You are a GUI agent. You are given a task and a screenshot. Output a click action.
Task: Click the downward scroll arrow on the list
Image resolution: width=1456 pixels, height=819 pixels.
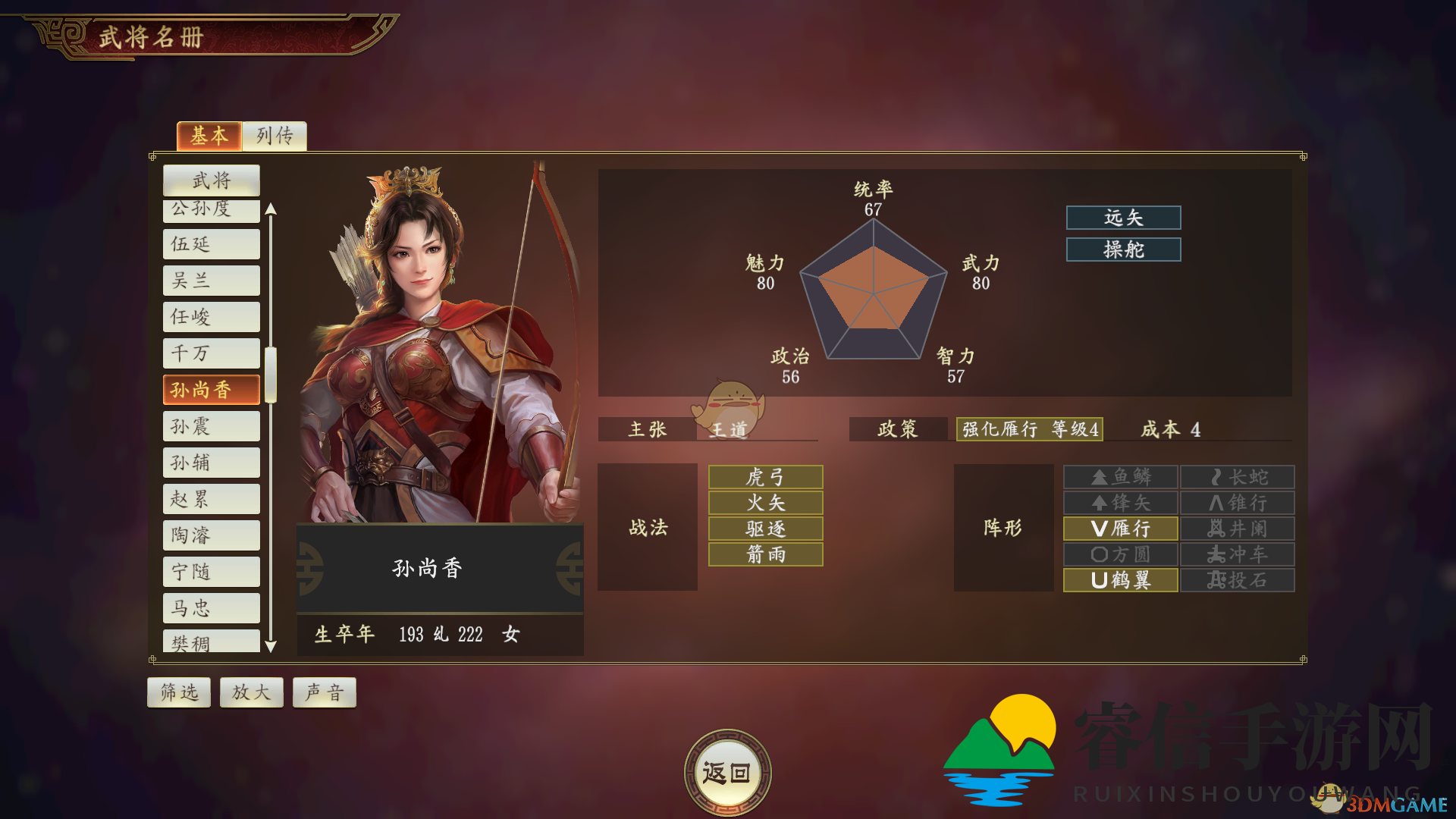coord(270,645)
